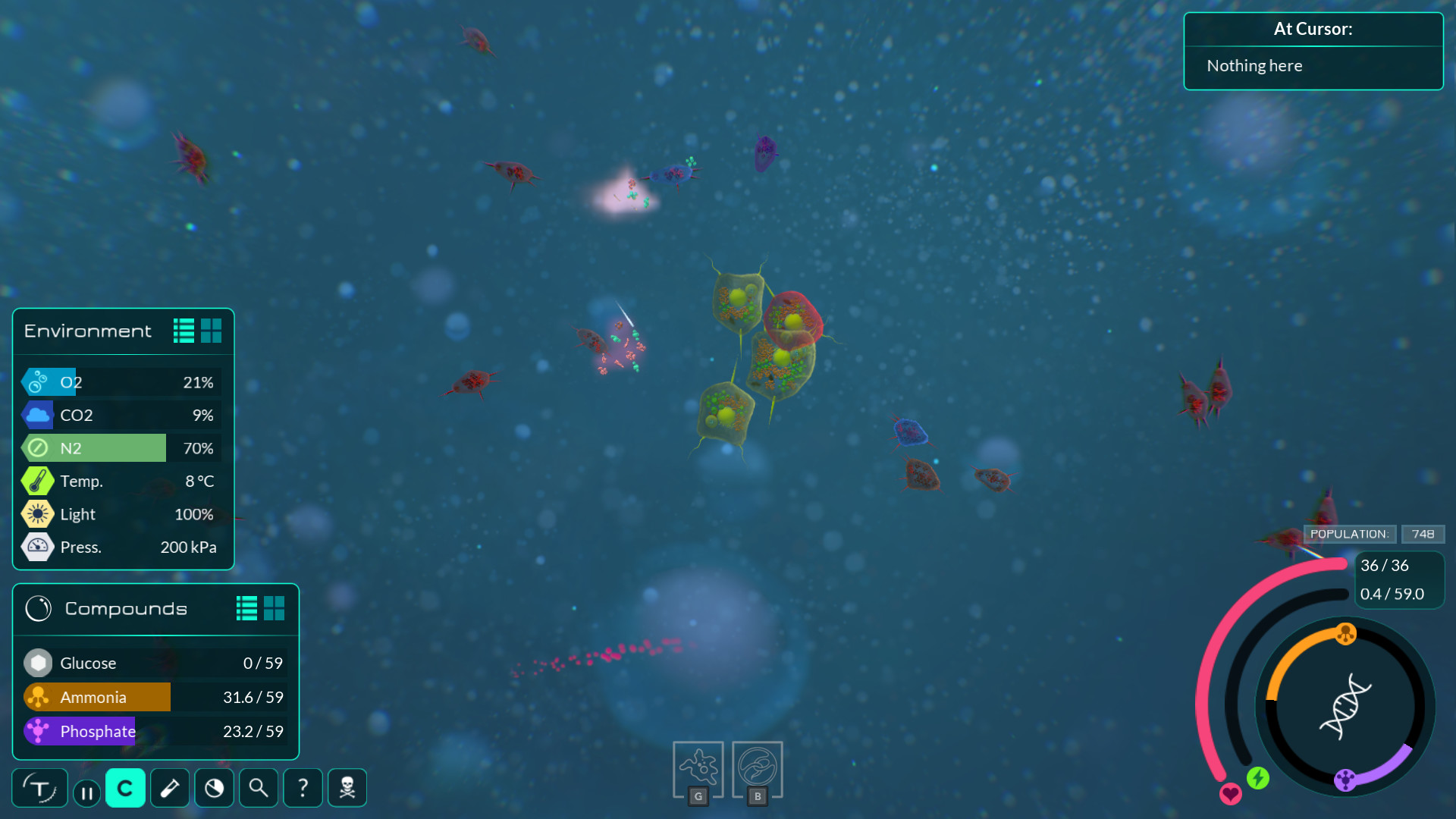Open help via the question mark icon
Screen dimensions: 1456x819
pos(303,788)
